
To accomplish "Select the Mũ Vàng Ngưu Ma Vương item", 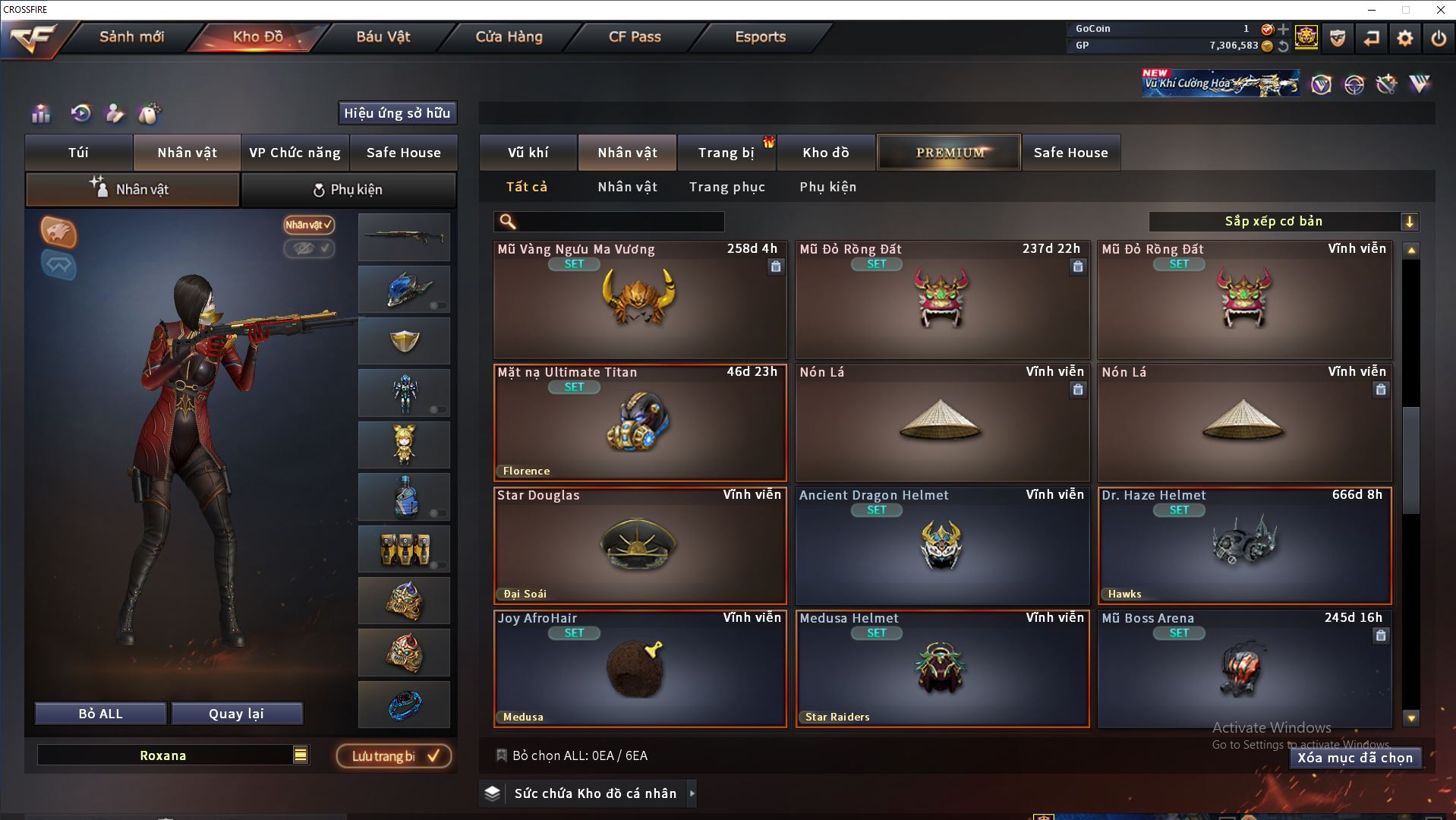I will 639,300.
